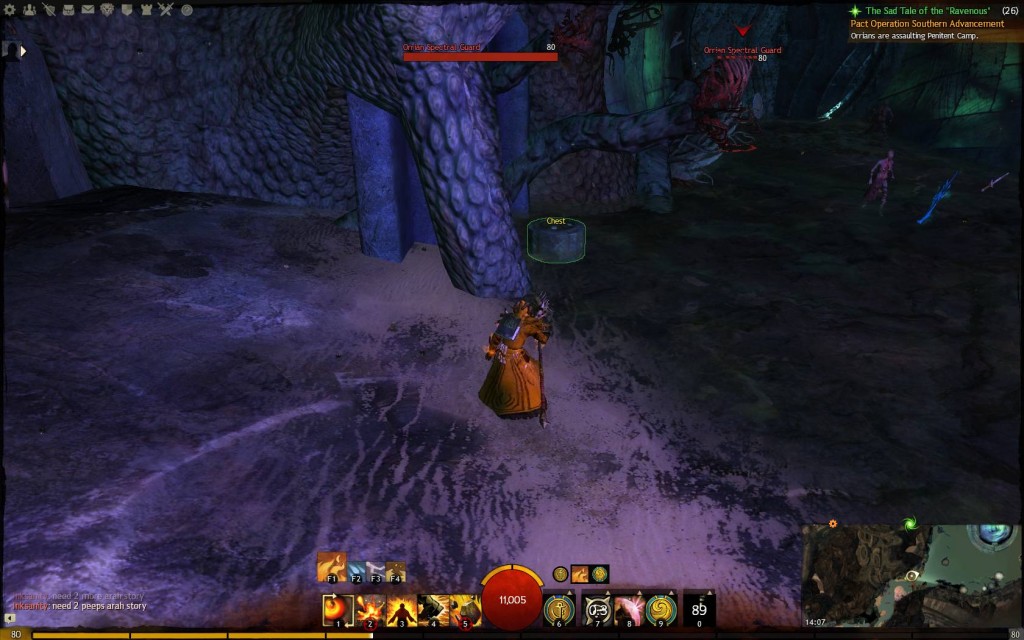Image resolution: width=1024 pixels, height=640 pixels.
Task: Trigger the elite skill in slot 0
Action: point(699,608)
